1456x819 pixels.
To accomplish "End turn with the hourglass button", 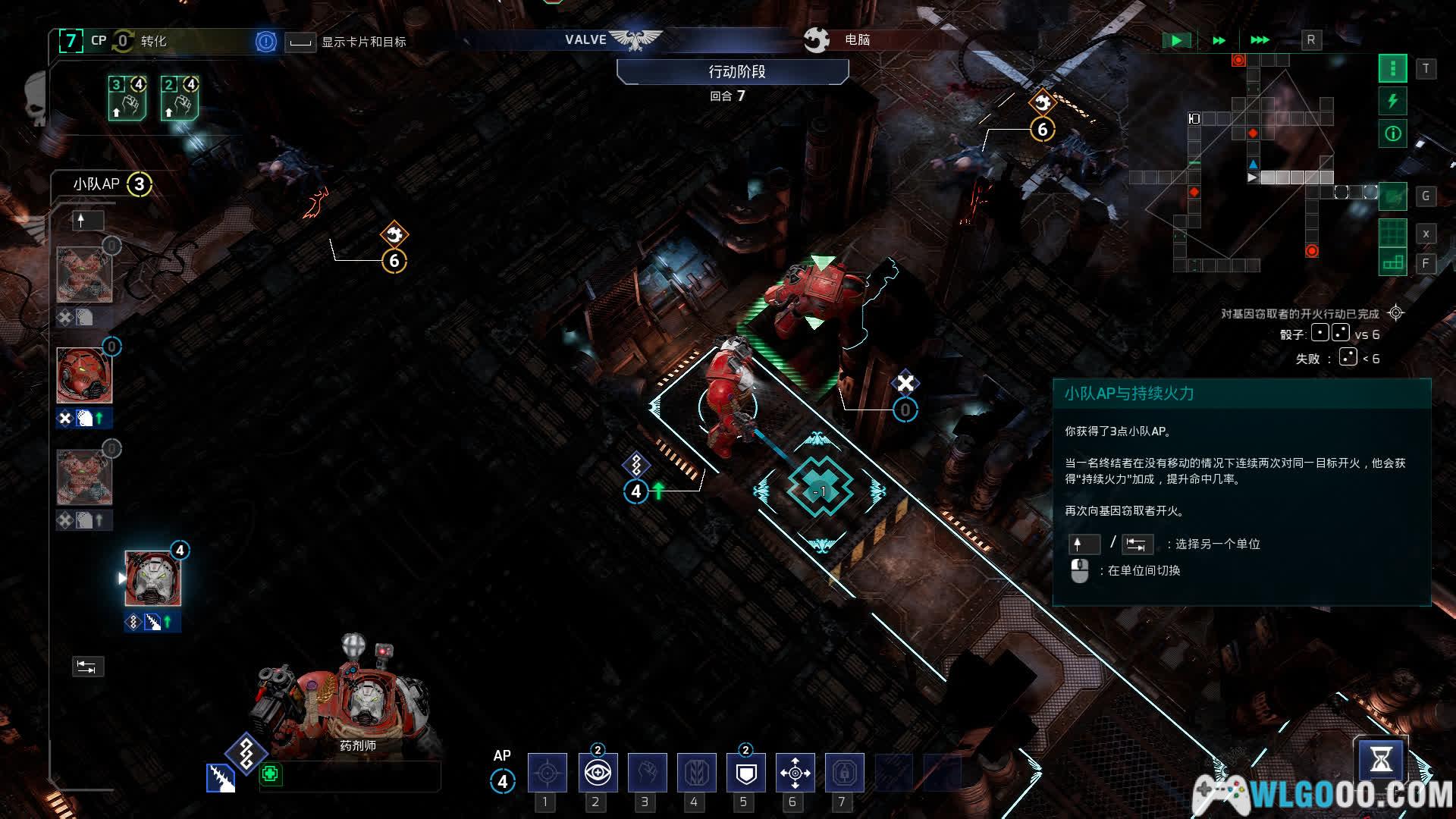I will (x=1380, y=759).
